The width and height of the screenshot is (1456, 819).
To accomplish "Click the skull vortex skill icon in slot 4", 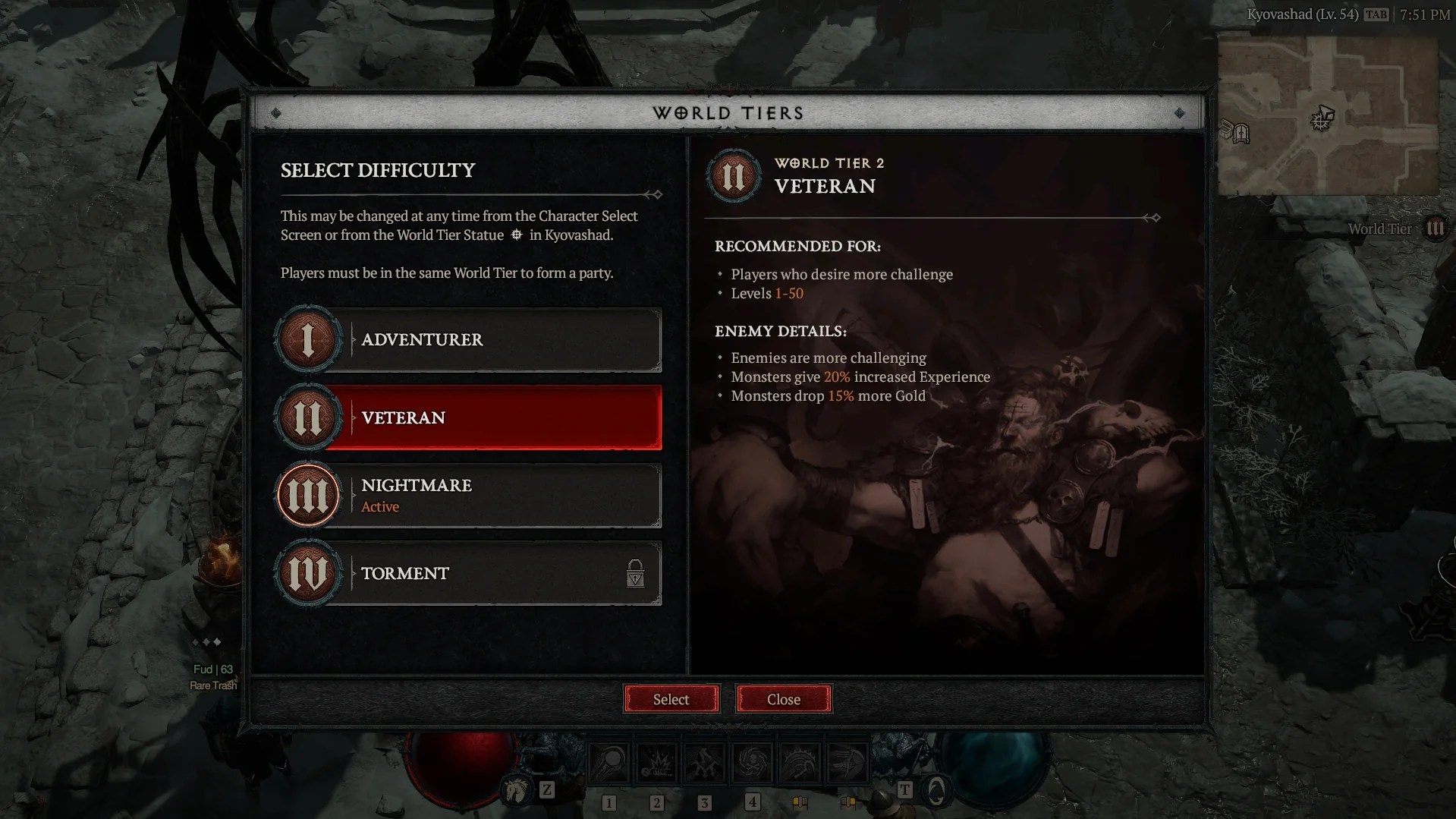I will 752,762.
